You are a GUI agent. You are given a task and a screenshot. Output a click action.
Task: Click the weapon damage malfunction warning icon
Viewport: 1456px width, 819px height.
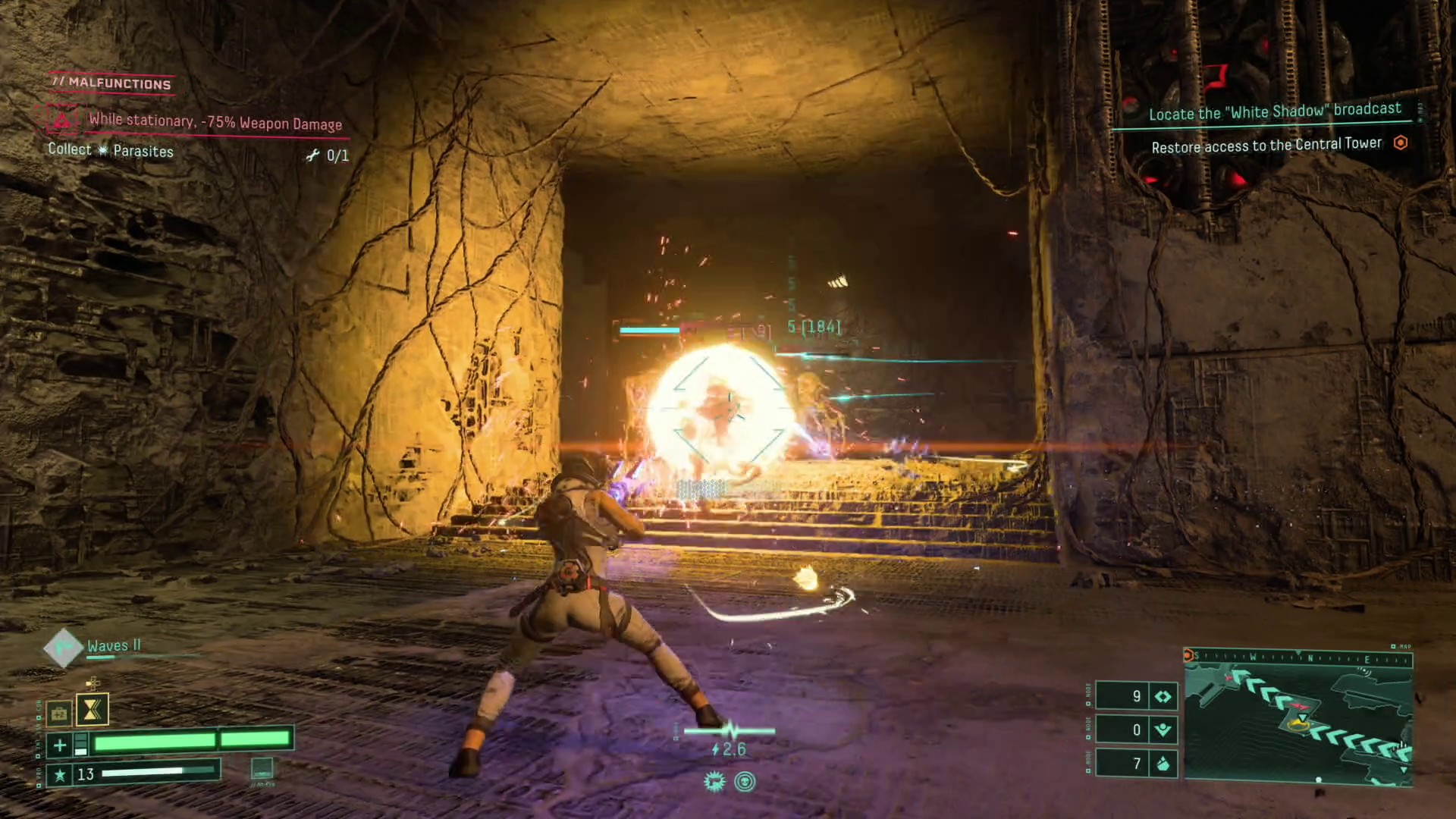[62, 120]
